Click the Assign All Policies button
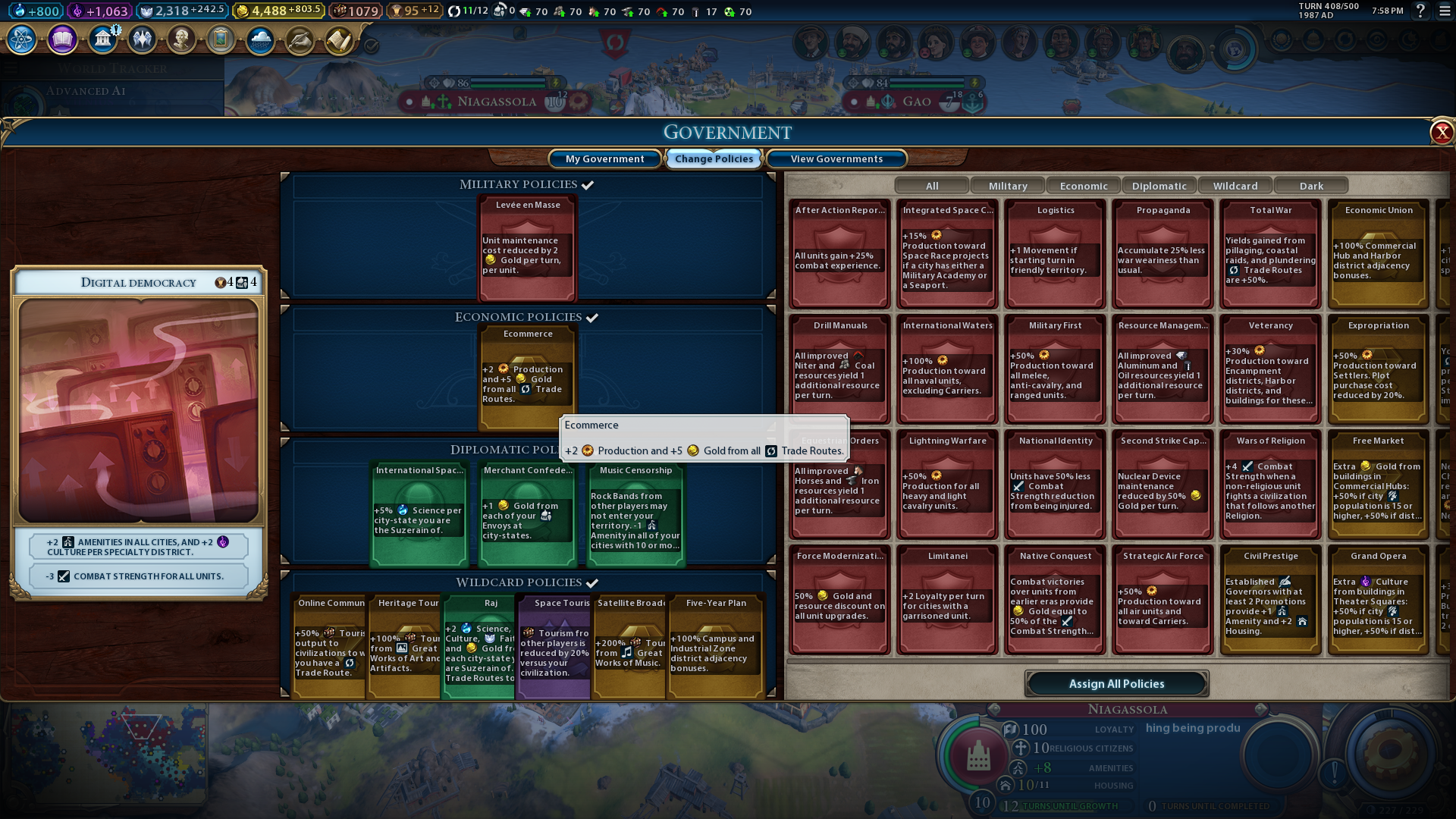The height and width of the screenshot is (819, 1456). coord(1116,683)
